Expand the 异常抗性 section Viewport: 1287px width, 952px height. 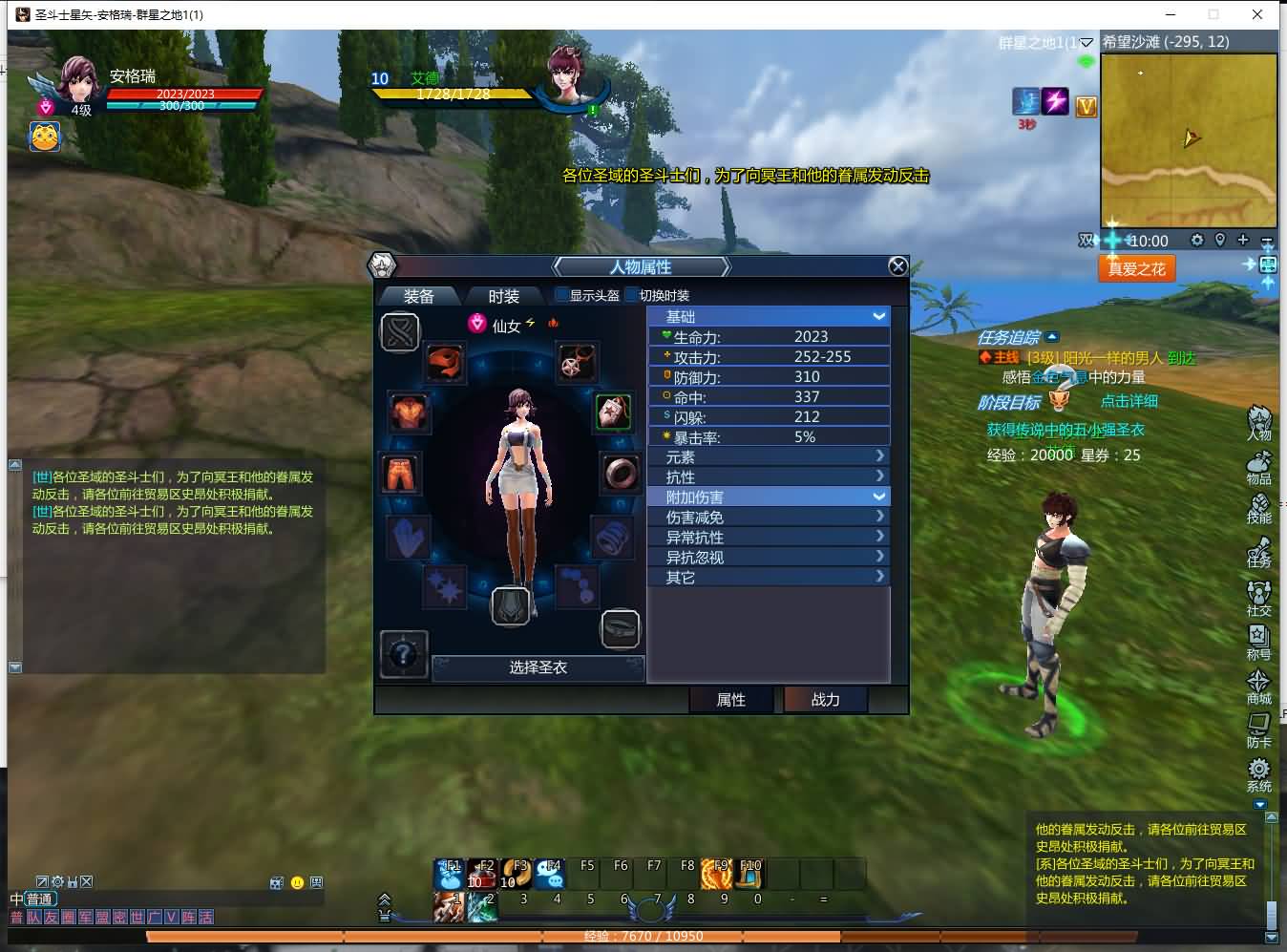tap(769, 538)
